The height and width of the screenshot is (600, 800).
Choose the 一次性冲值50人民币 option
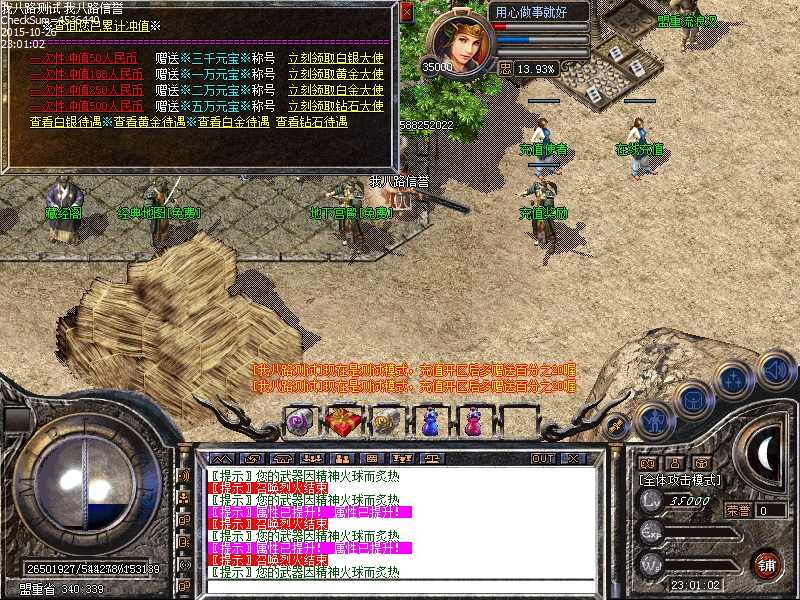85,58
